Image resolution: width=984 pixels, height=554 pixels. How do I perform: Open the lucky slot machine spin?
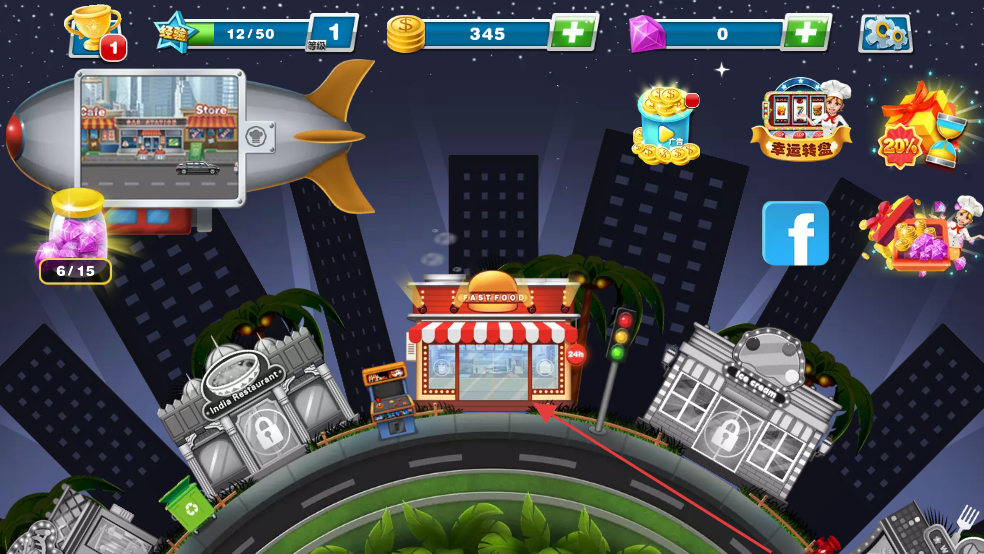802,119
